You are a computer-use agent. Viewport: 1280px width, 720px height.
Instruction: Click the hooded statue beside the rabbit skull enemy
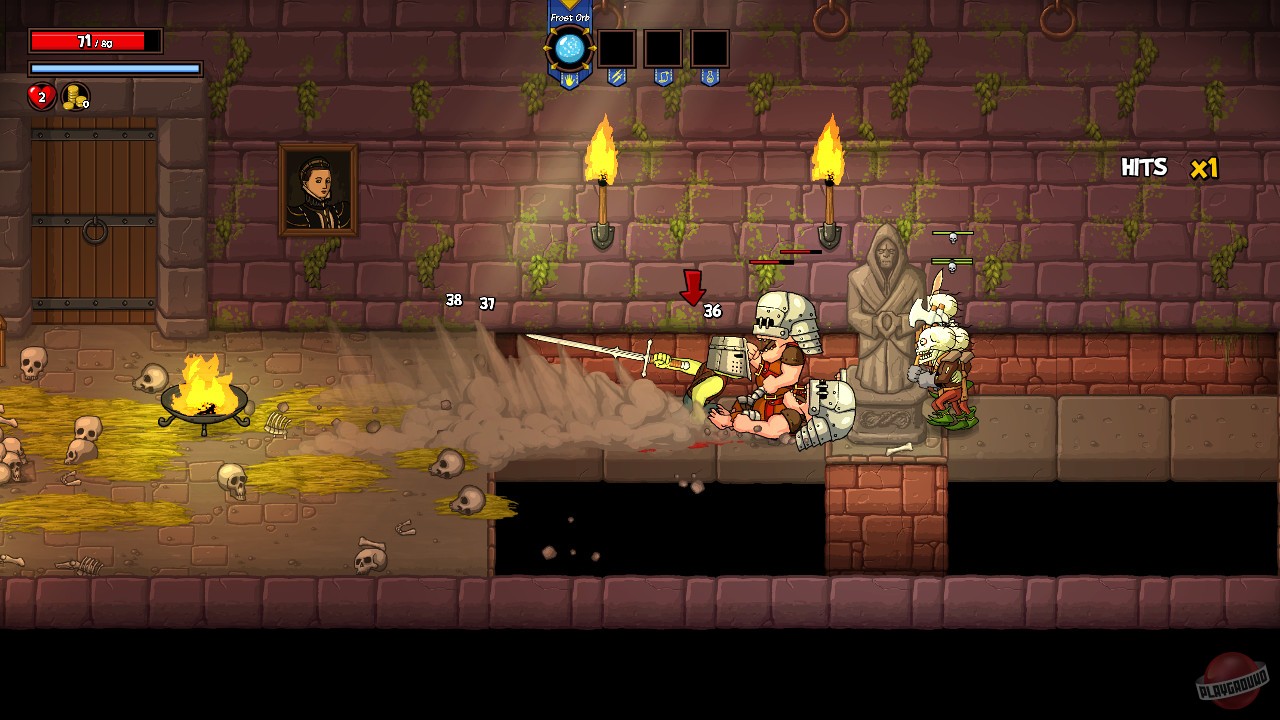tap(883, 320)
